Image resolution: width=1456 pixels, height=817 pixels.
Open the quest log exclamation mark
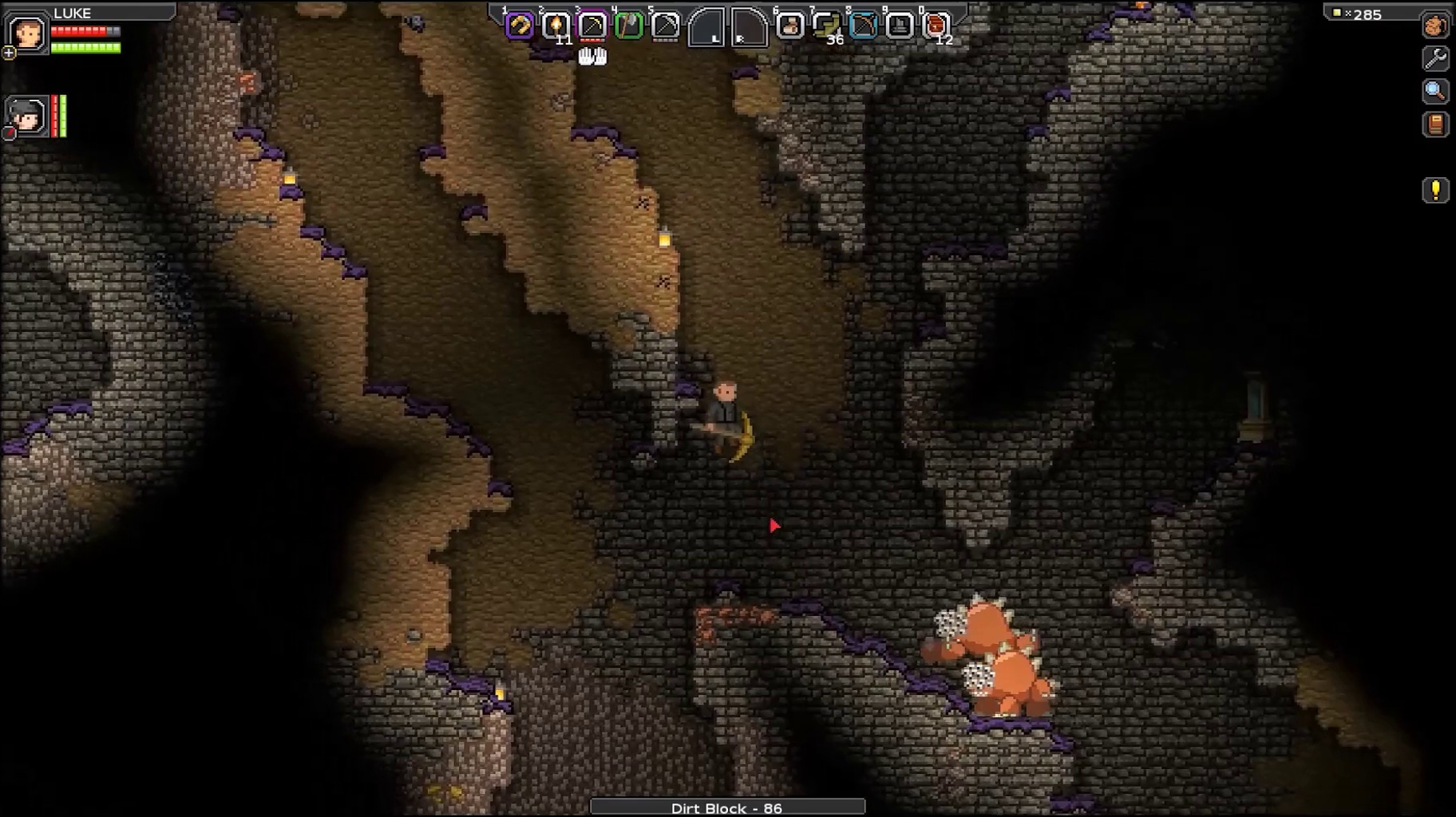(1435, 190)
